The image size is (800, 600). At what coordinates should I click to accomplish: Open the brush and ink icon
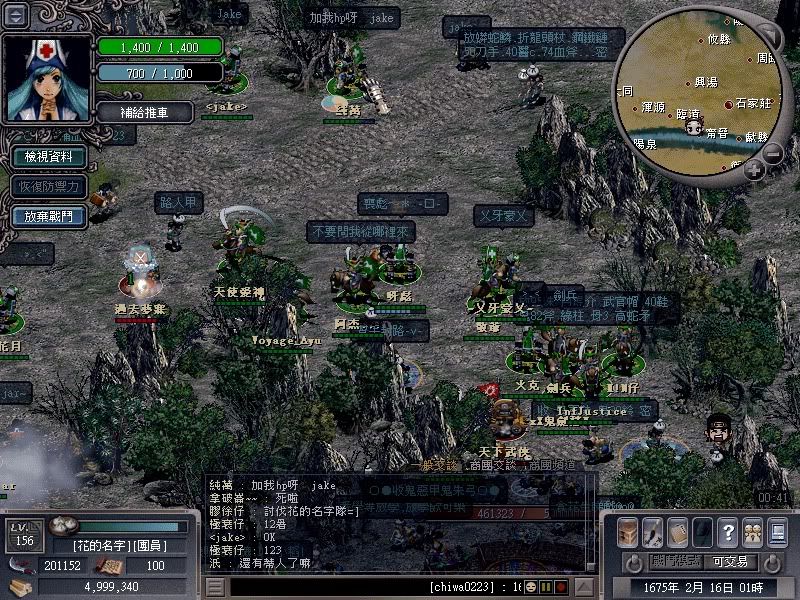[652, 532]
